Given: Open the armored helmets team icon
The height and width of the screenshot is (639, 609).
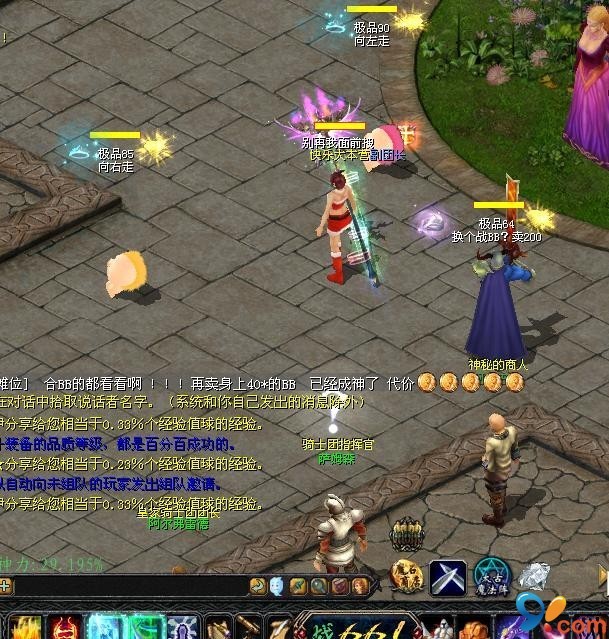Looking at the screenshot, I should click(407, 534).
